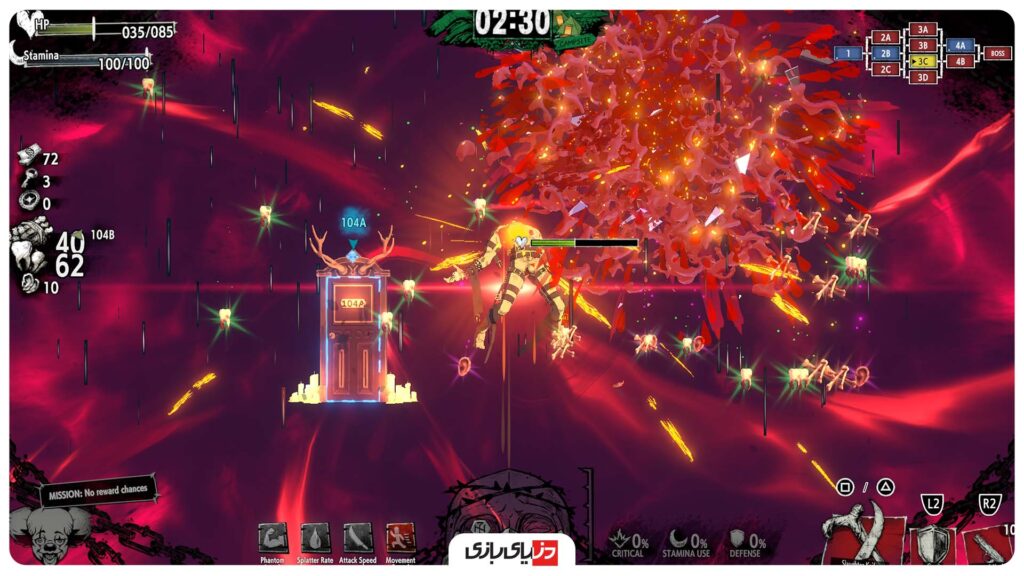
Task: Choose the Movement buff icon
Action: point(401,539)
